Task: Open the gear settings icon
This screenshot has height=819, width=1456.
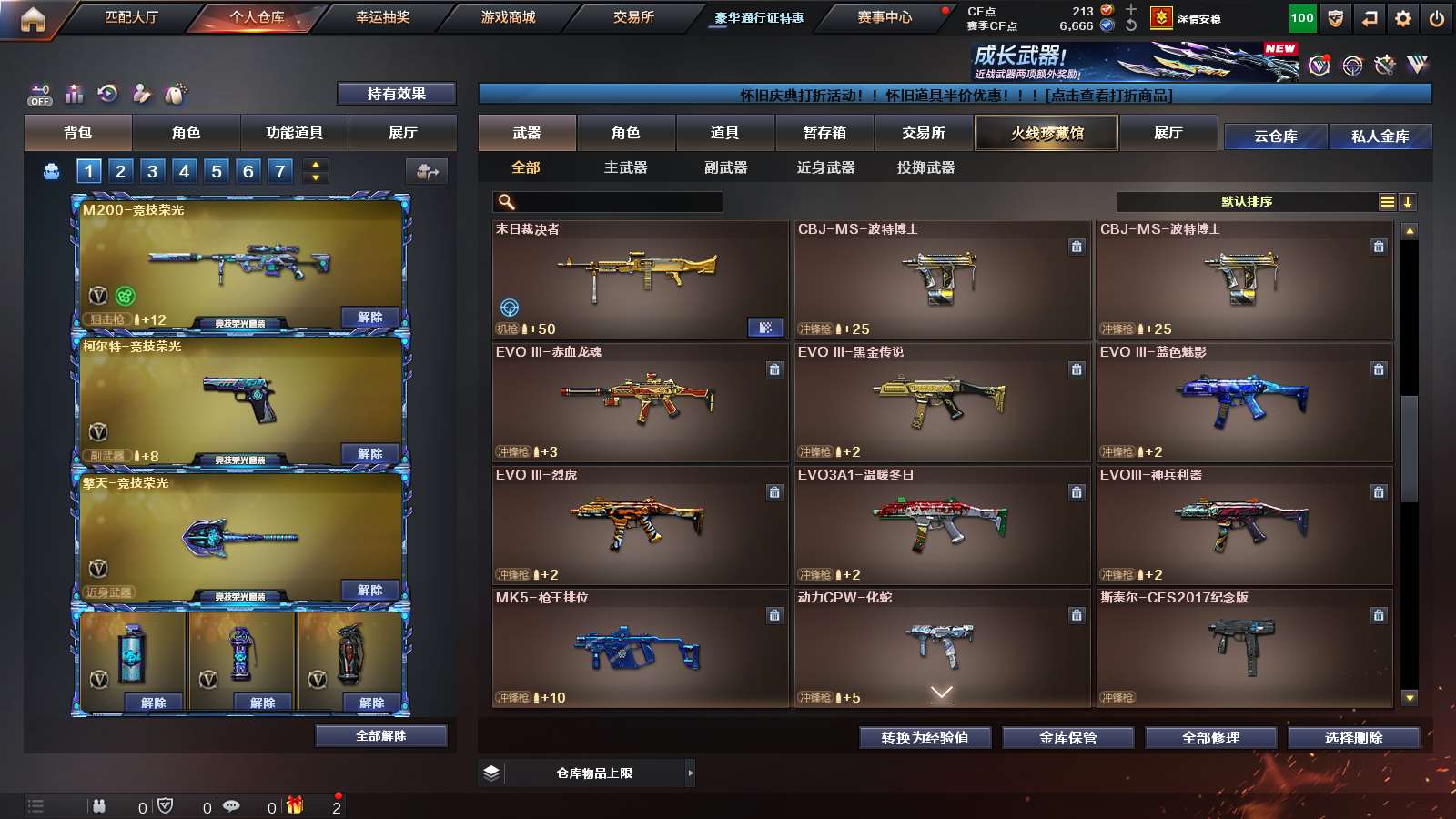Action: [x=1402, y=18]
